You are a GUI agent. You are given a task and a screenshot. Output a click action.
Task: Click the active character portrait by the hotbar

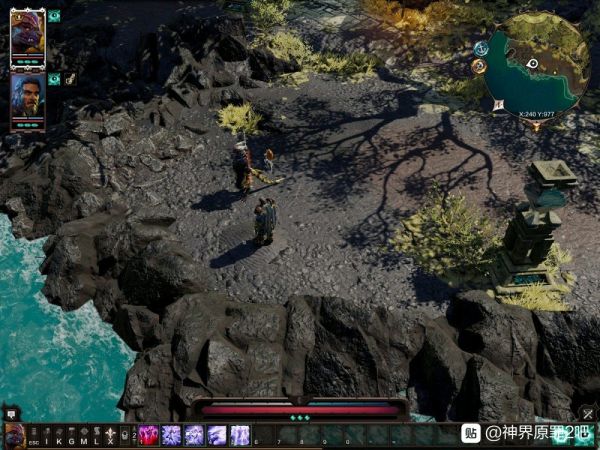14,436
